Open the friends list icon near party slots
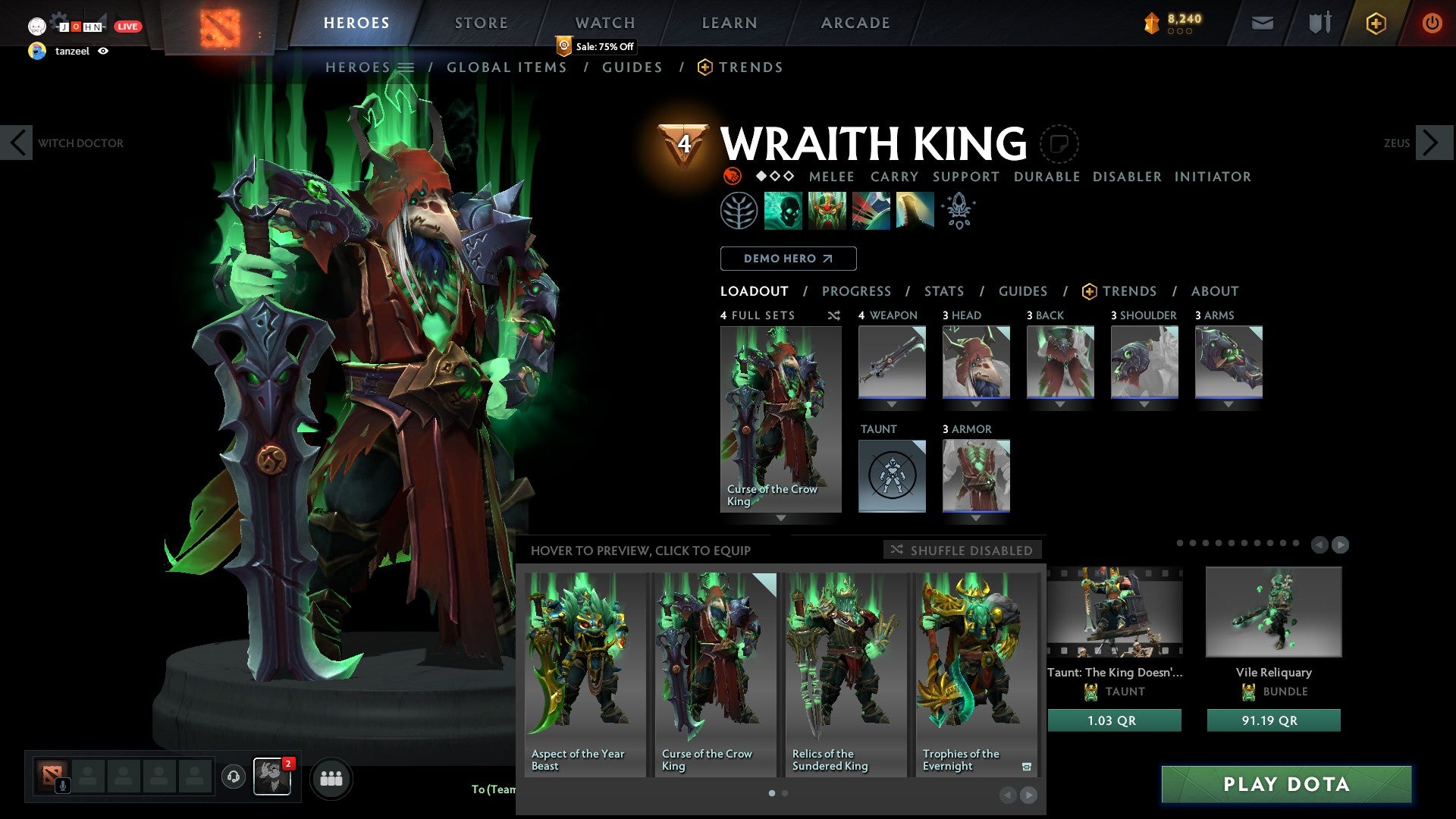The height and width of the screenshot is (819, 1456). pos(331,778)
